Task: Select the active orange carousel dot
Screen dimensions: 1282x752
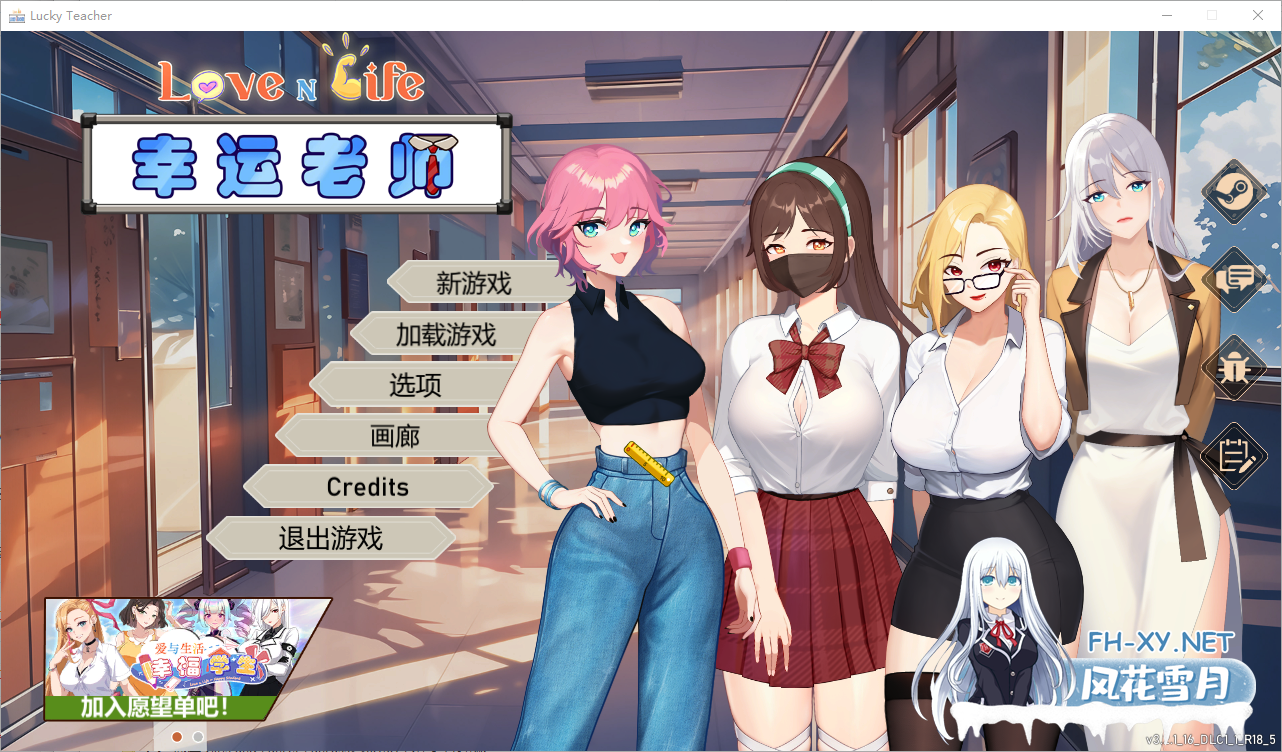Action: pos(176,737)
